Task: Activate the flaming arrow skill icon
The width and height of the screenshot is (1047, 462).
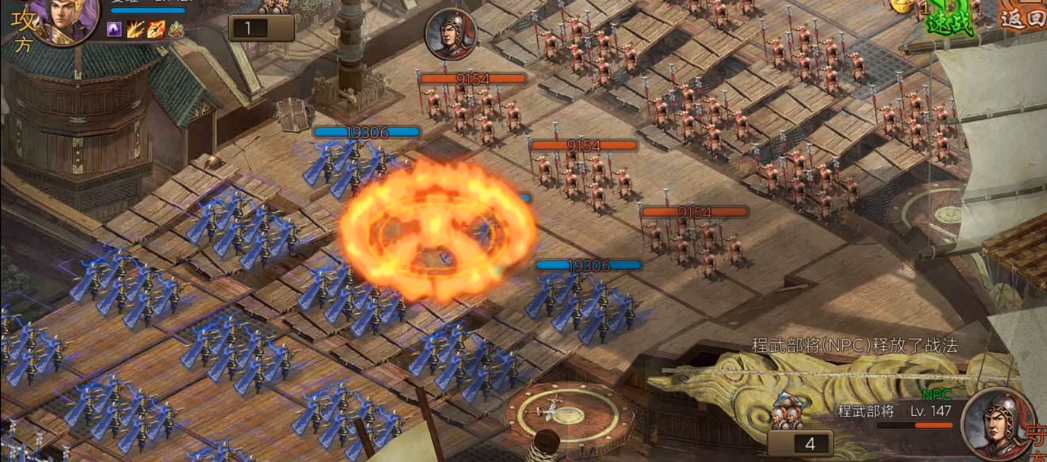Action: click(155, 30)
